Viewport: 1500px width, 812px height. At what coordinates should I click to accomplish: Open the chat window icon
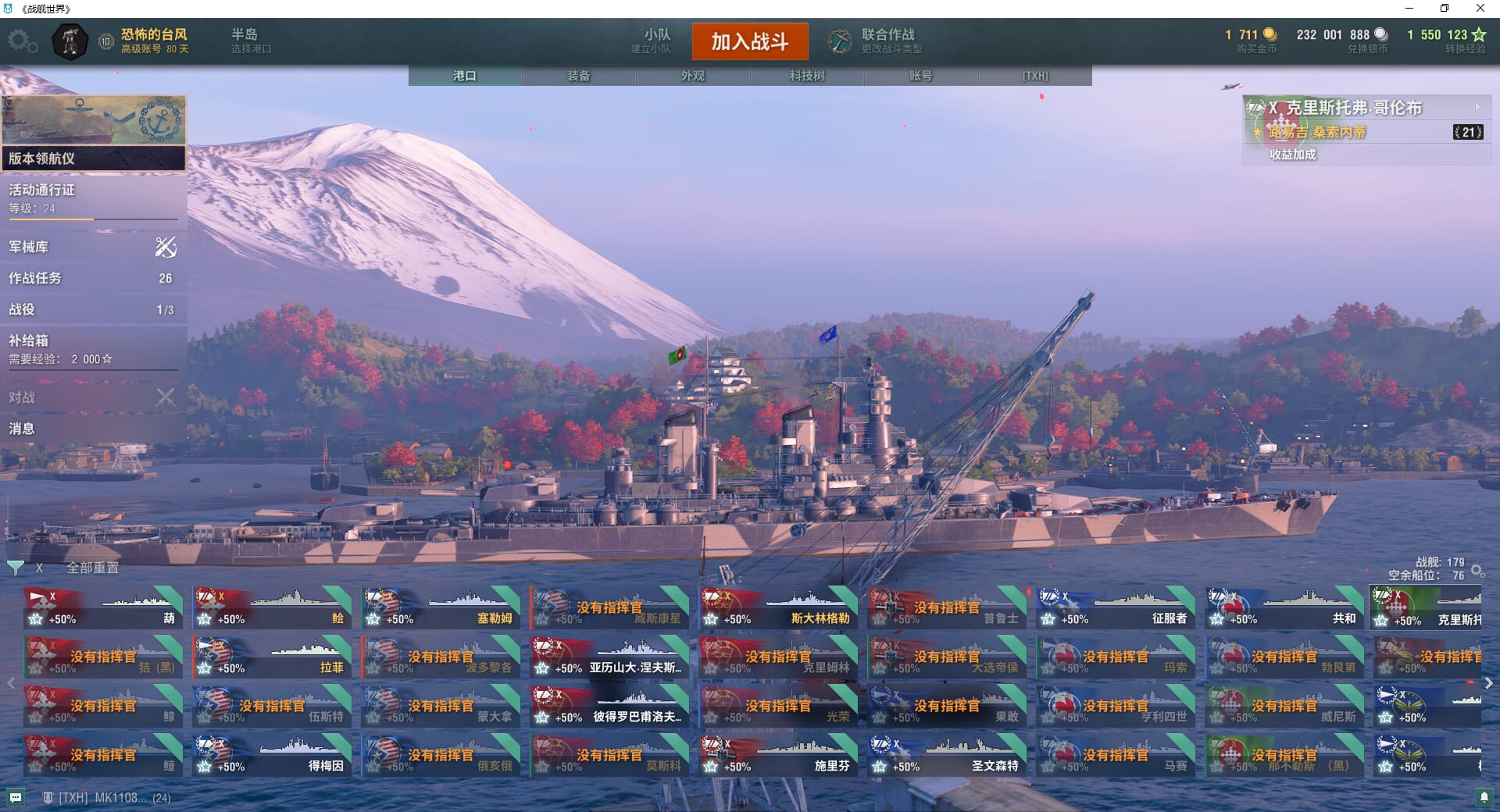[16, 797]
